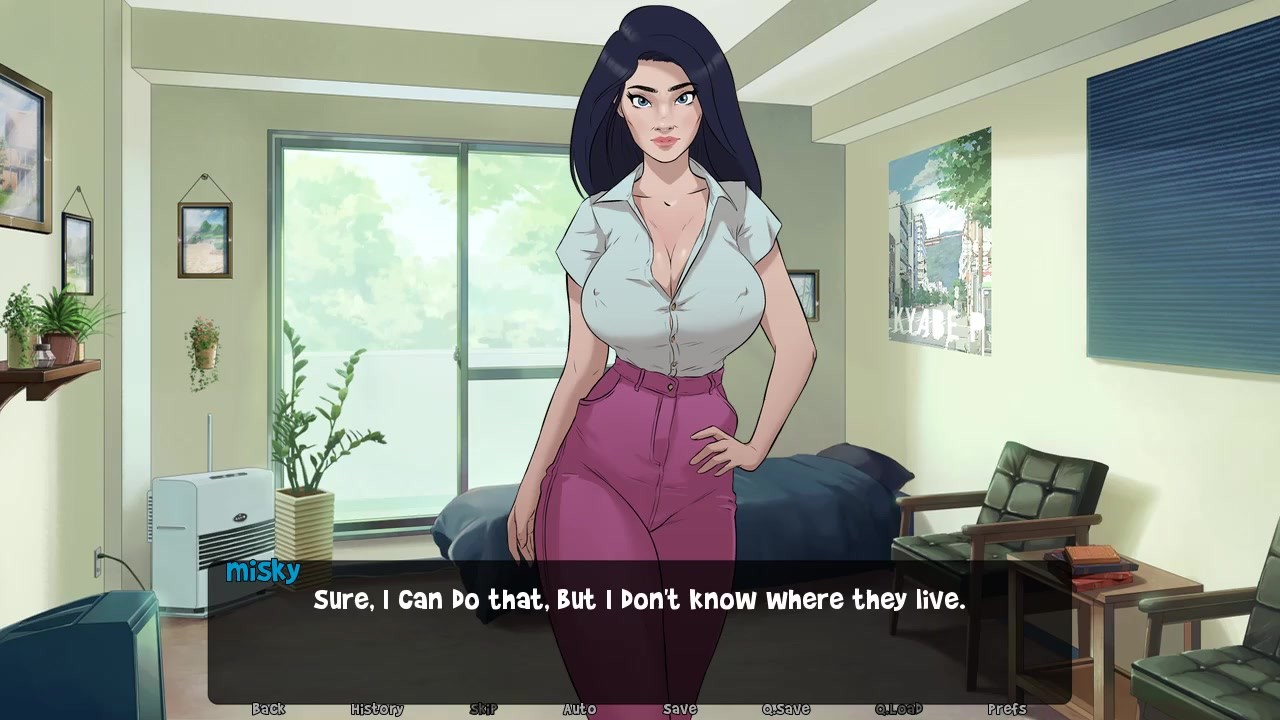This screenshot has width=1280, height=720.
Task: Open the Save menu
Action: tap(680, 709)
